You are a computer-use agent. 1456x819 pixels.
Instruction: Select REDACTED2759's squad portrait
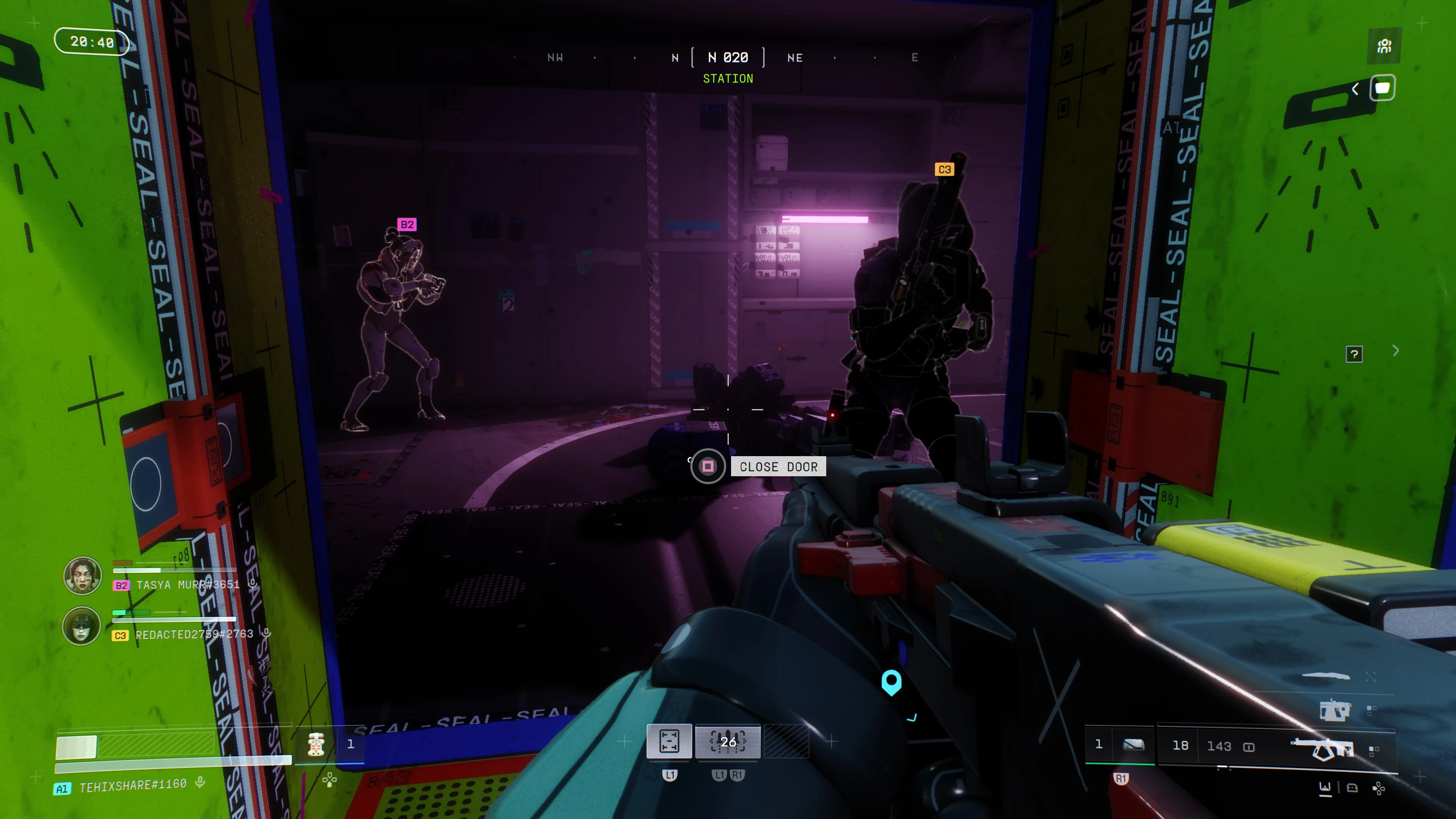82,626
